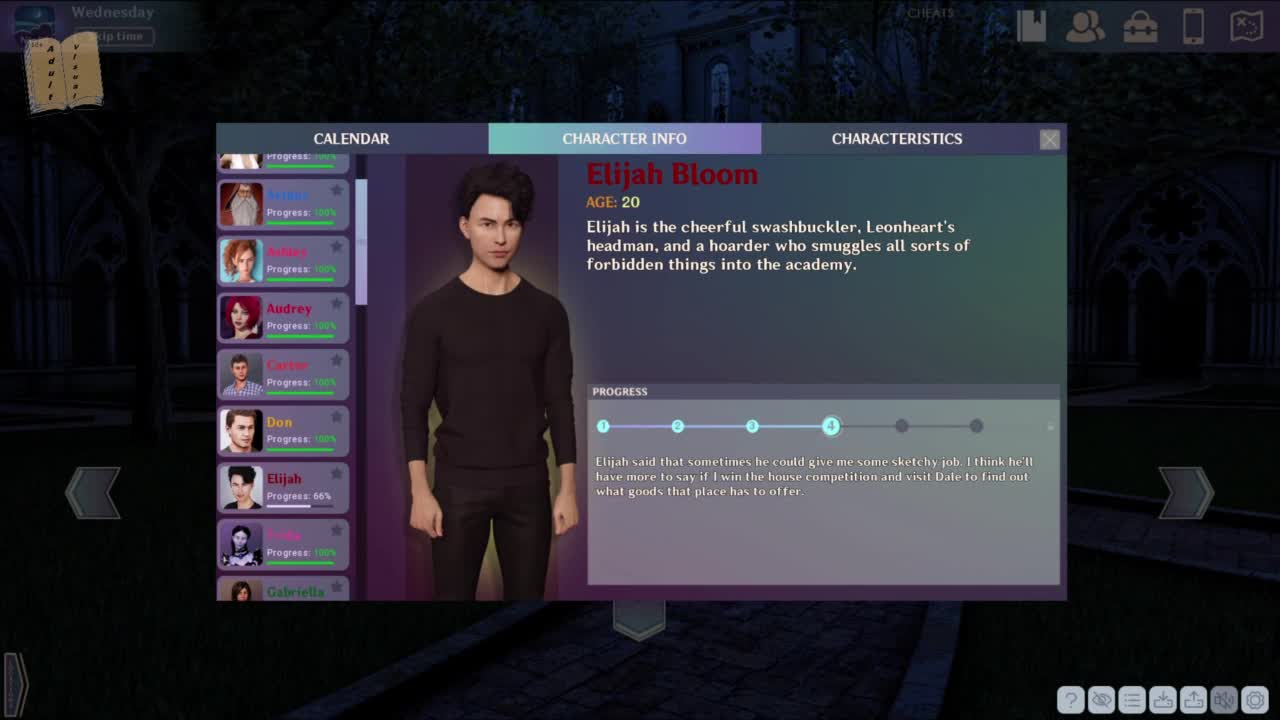Image resolution: width=1280 pixels, height=720 pixels.
Task: Open the help question mark button
Action: pos(1070,700)
